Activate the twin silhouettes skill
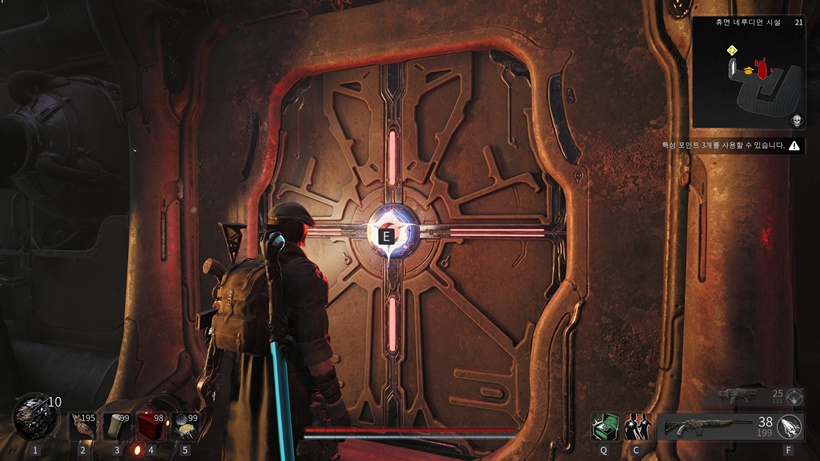 (x=636, y=427)
